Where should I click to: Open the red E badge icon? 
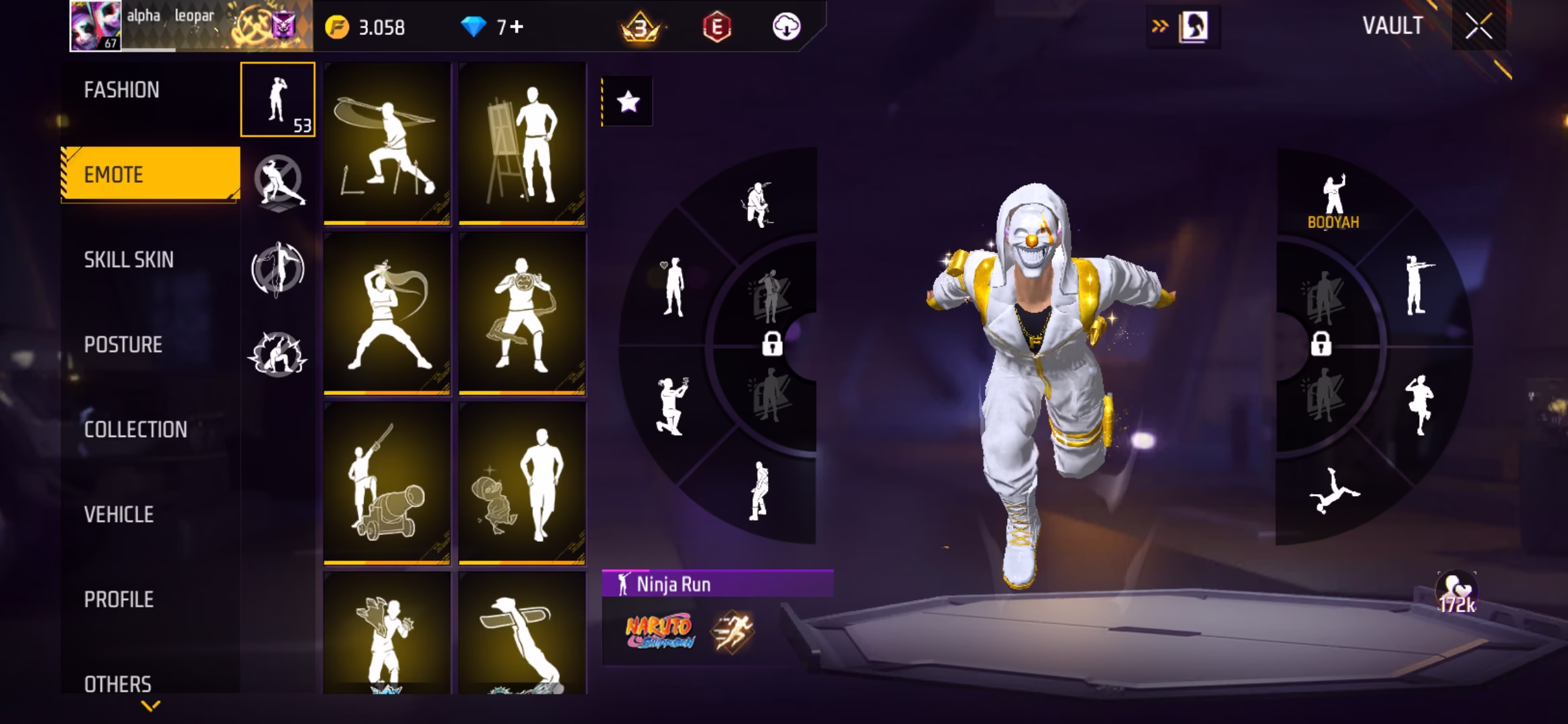click(x=716, y=27)
